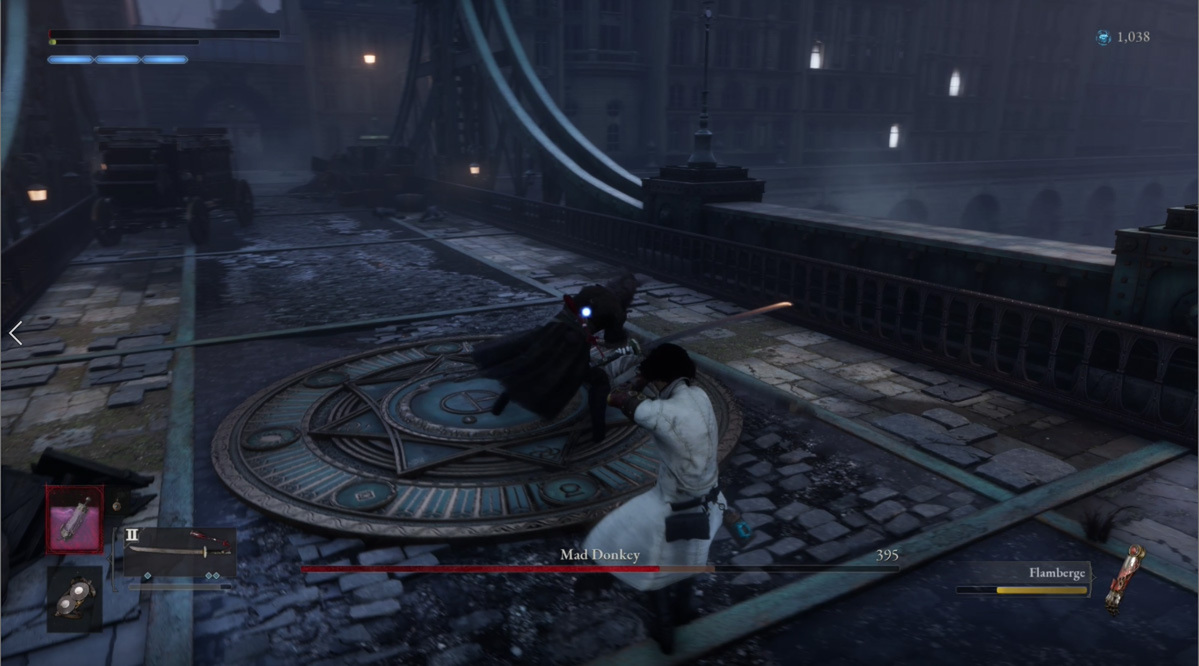Select the pink Pulse Cell item slot
1199x666 pixels.
tap(73, 520)
